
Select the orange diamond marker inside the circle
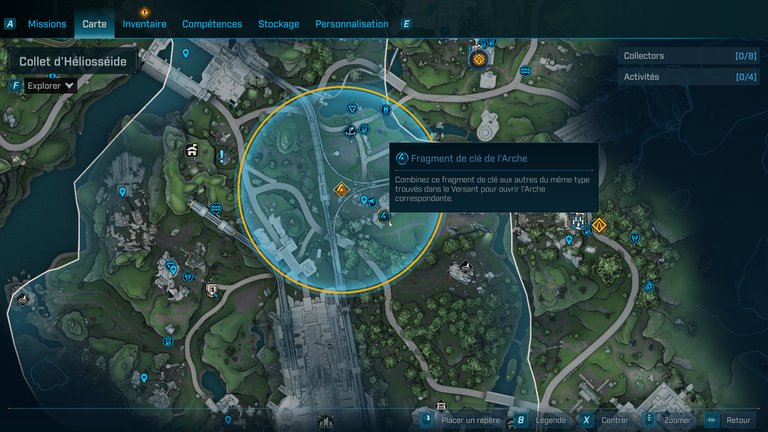point(341,188)
